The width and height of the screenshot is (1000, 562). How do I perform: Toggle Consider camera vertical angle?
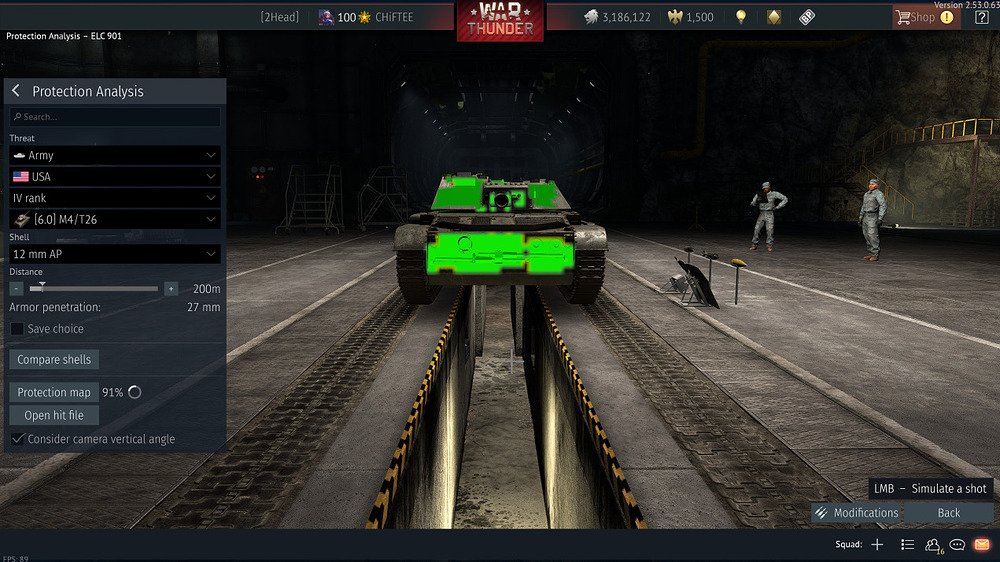coord(17,439)
